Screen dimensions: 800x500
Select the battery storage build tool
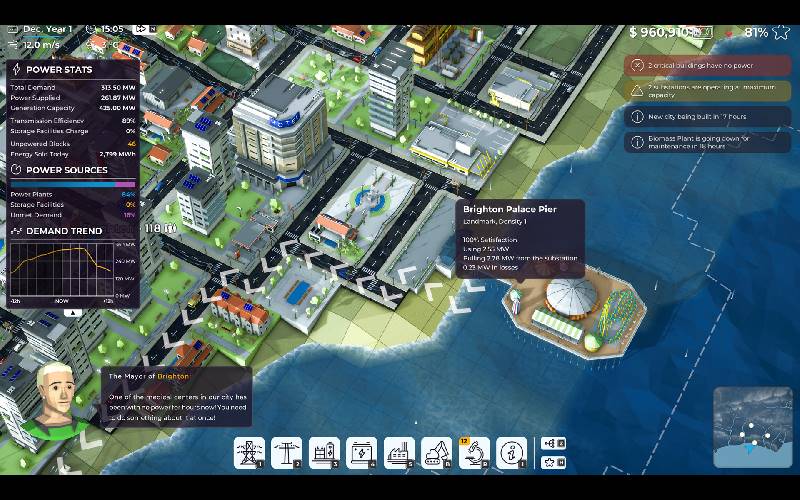360,452
